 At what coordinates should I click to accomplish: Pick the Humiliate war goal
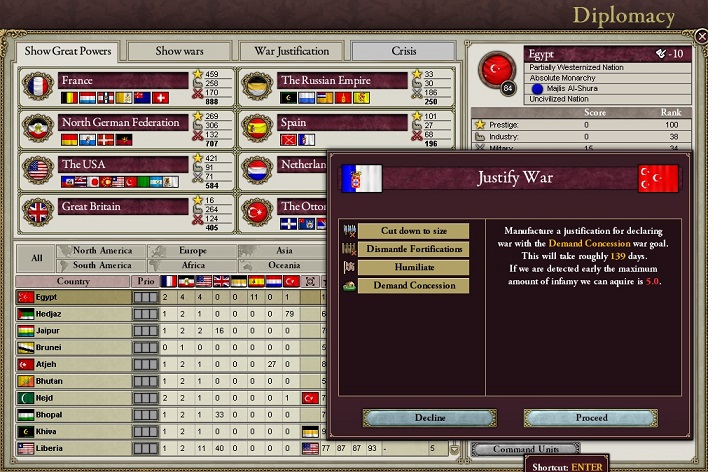point(413,267)
